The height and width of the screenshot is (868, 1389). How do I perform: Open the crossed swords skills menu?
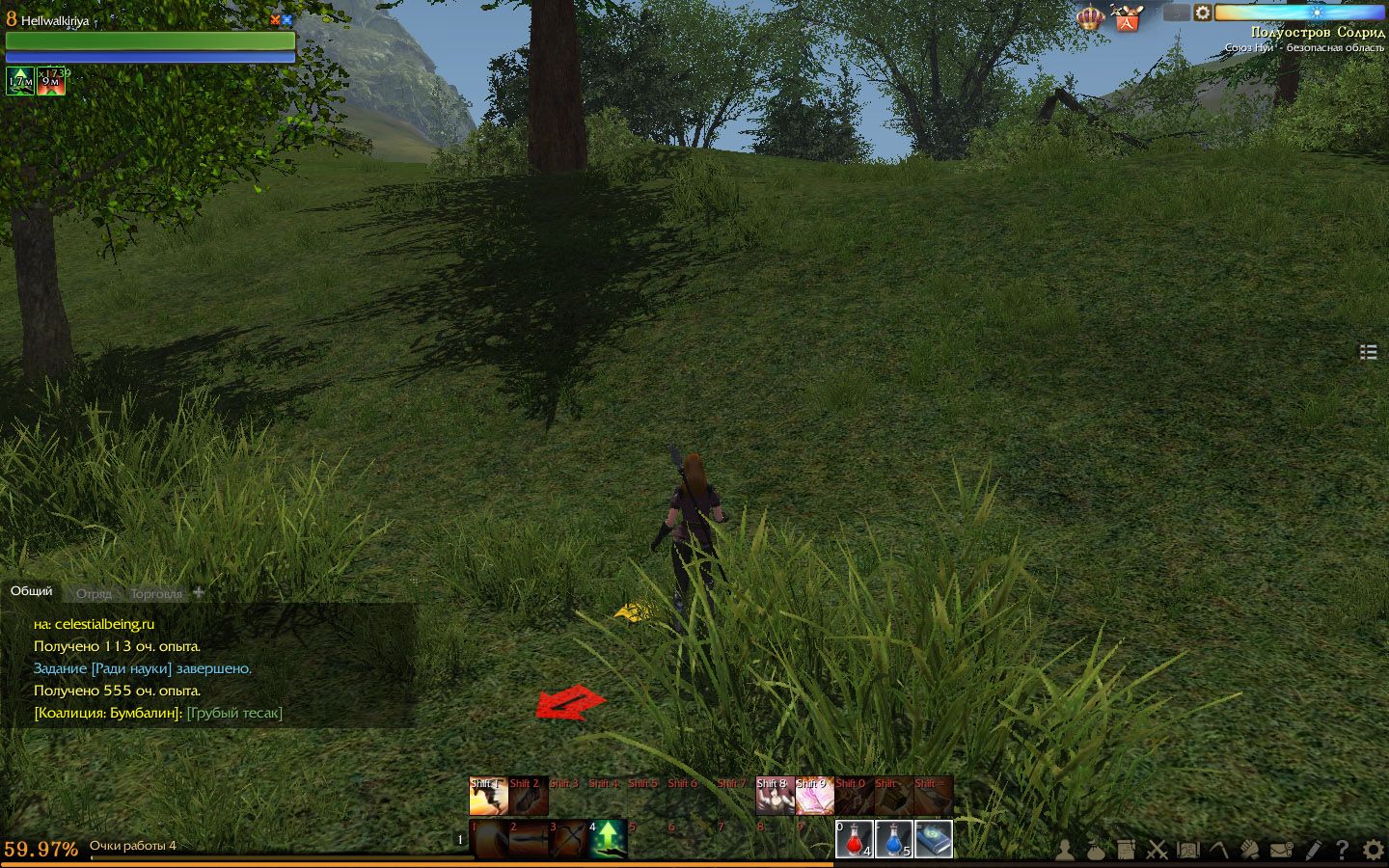pyautogui.click(x=1157, y=850)
